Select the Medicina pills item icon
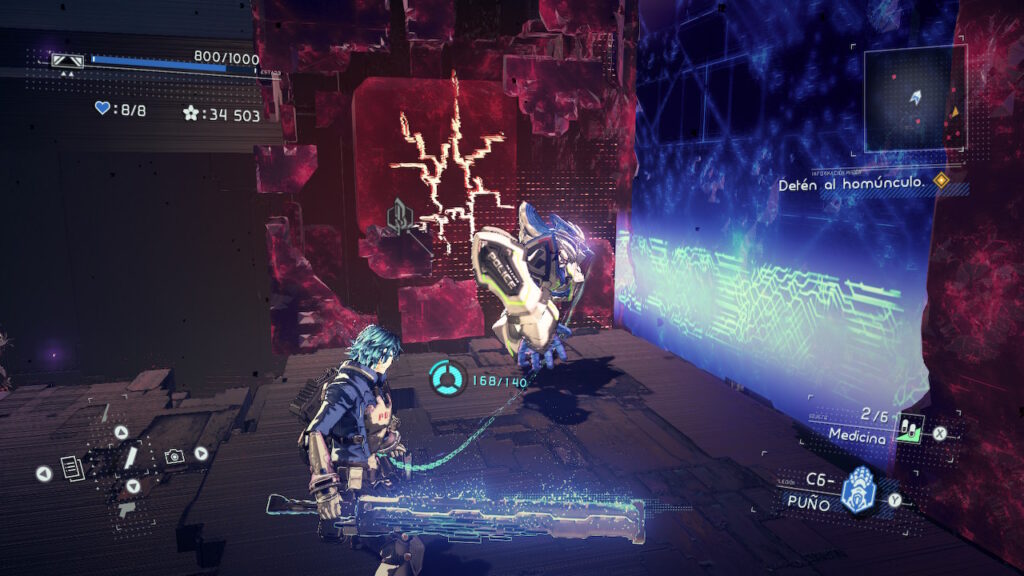This screenshot has width=1024, height=576. (x=908, y=426)
